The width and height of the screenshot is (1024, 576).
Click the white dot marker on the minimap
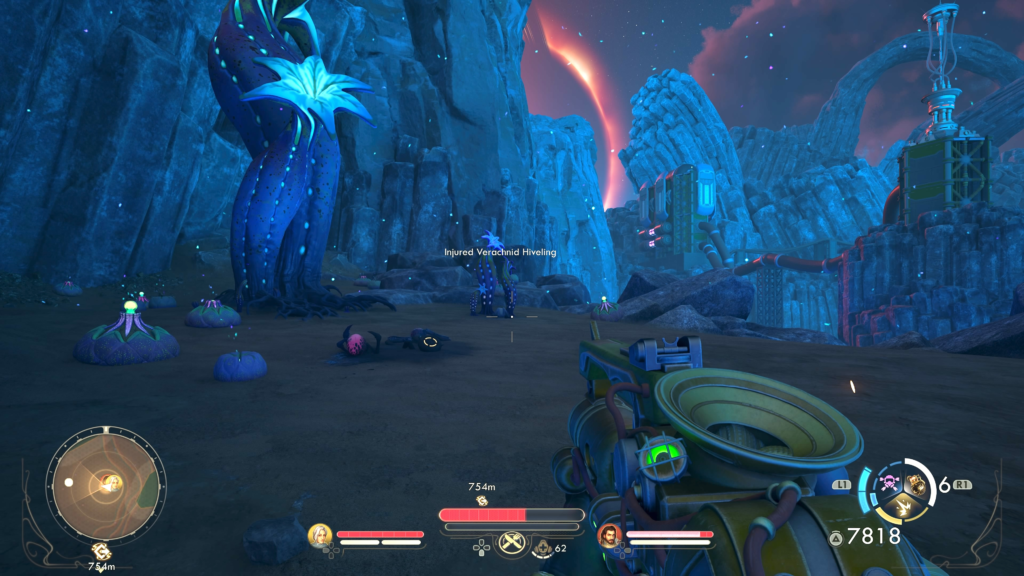tap(68, 482)
